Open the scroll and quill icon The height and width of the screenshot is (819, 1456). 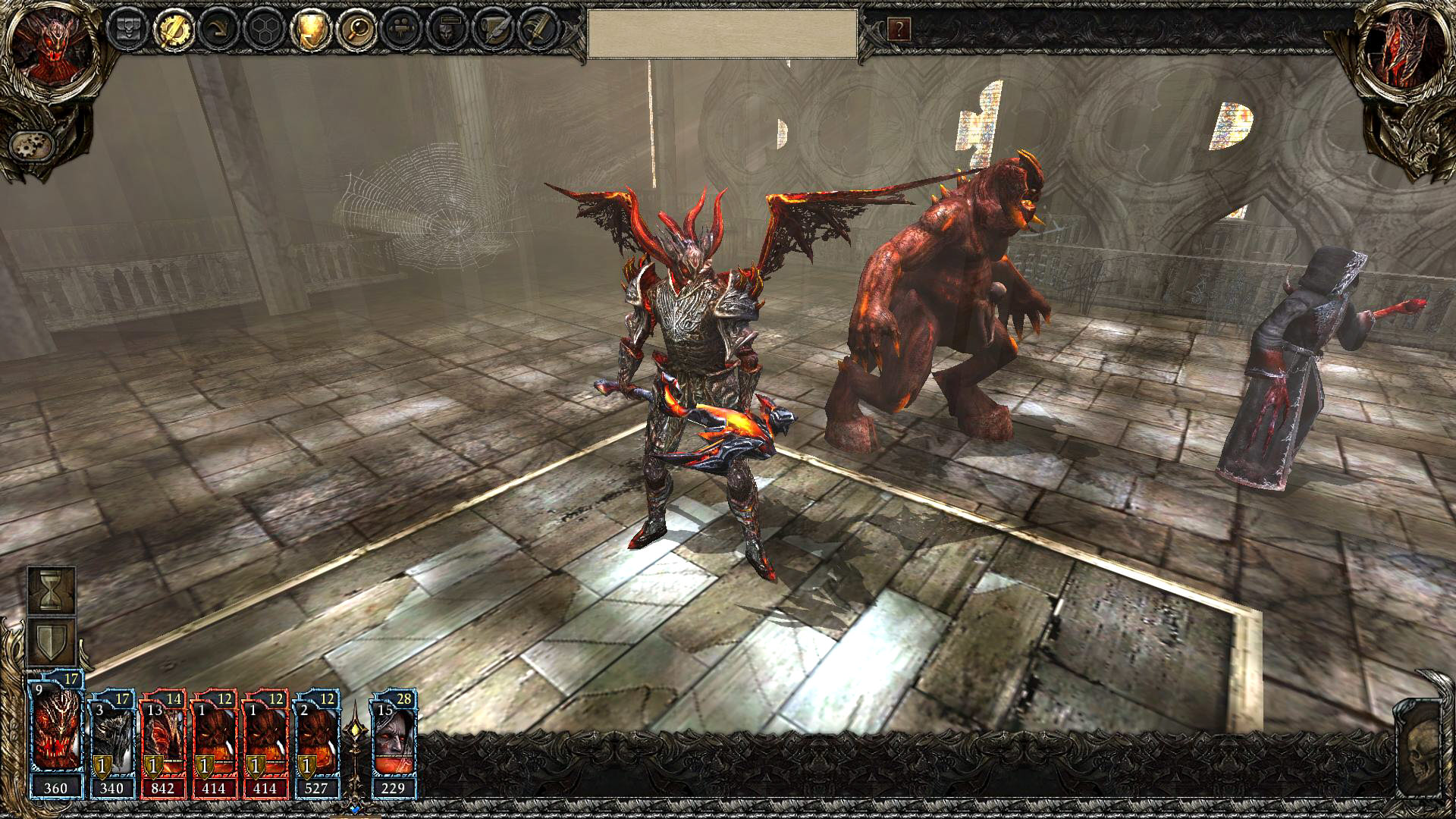click(493, 30)
